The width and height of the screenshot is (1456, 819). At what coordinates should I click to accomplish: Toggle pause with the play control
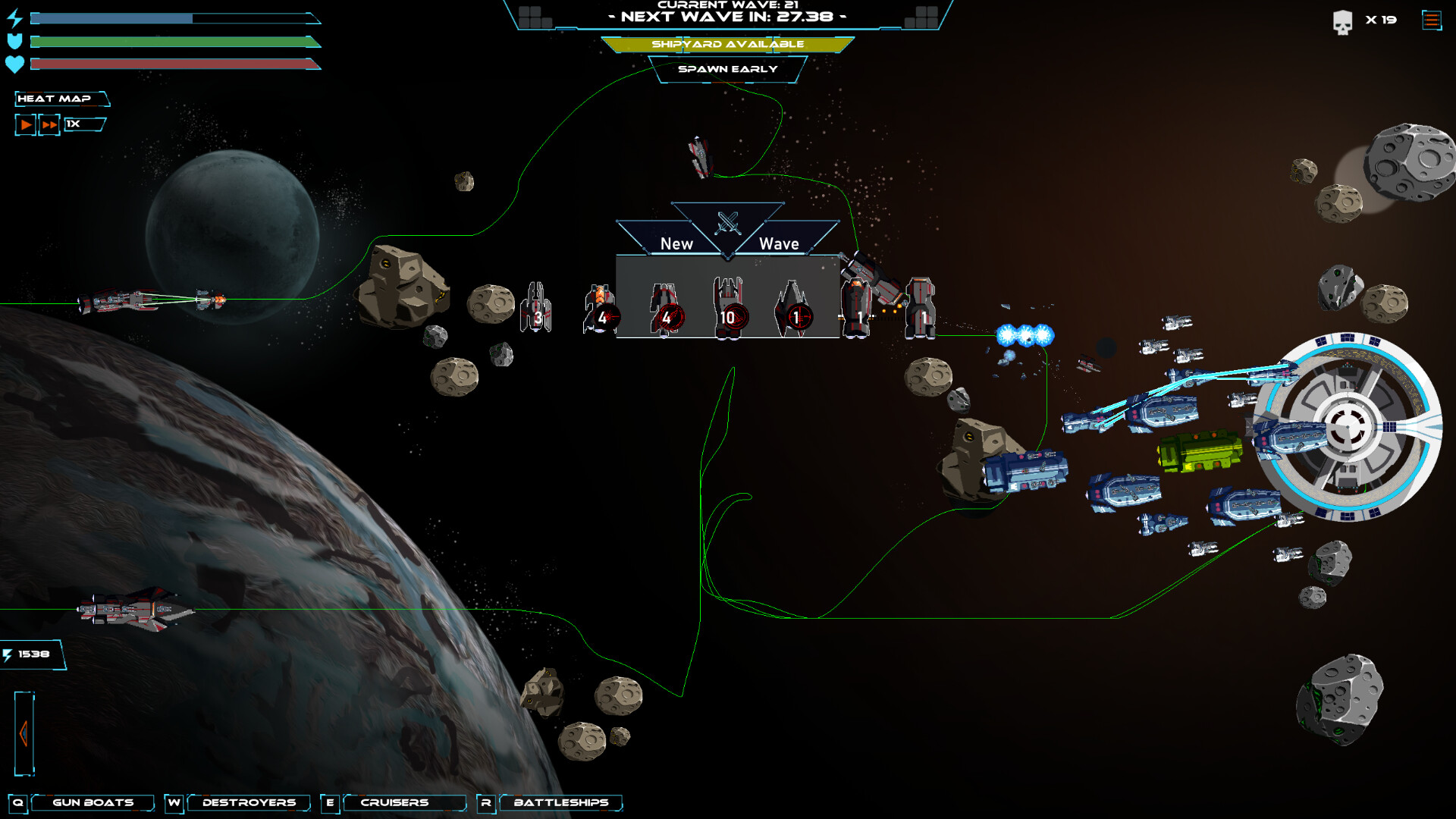point(25,124)
